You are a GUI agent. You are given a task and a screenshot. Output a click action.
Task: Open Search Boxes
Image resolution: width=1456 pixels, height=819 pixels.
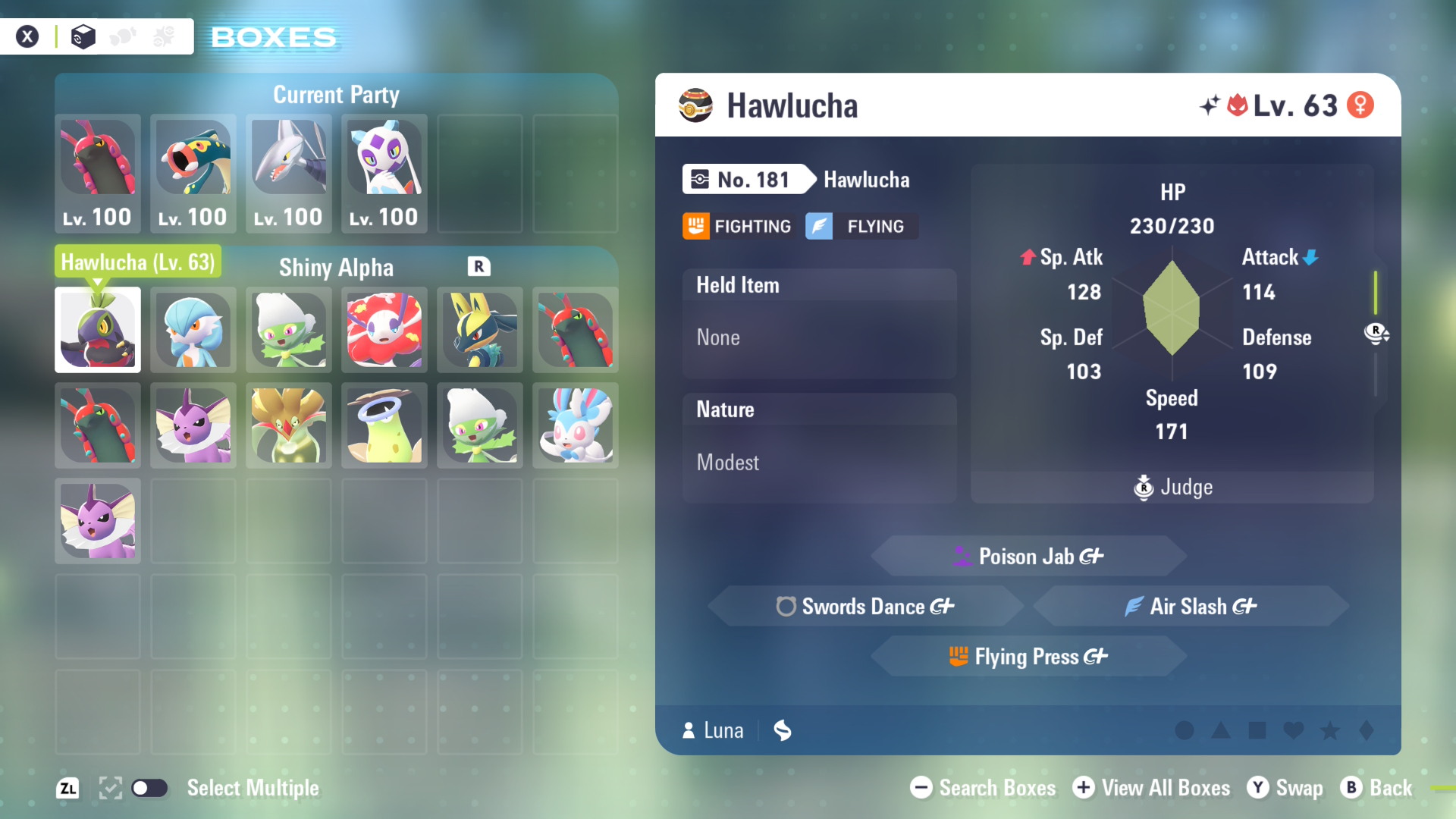tap(983, 789)
